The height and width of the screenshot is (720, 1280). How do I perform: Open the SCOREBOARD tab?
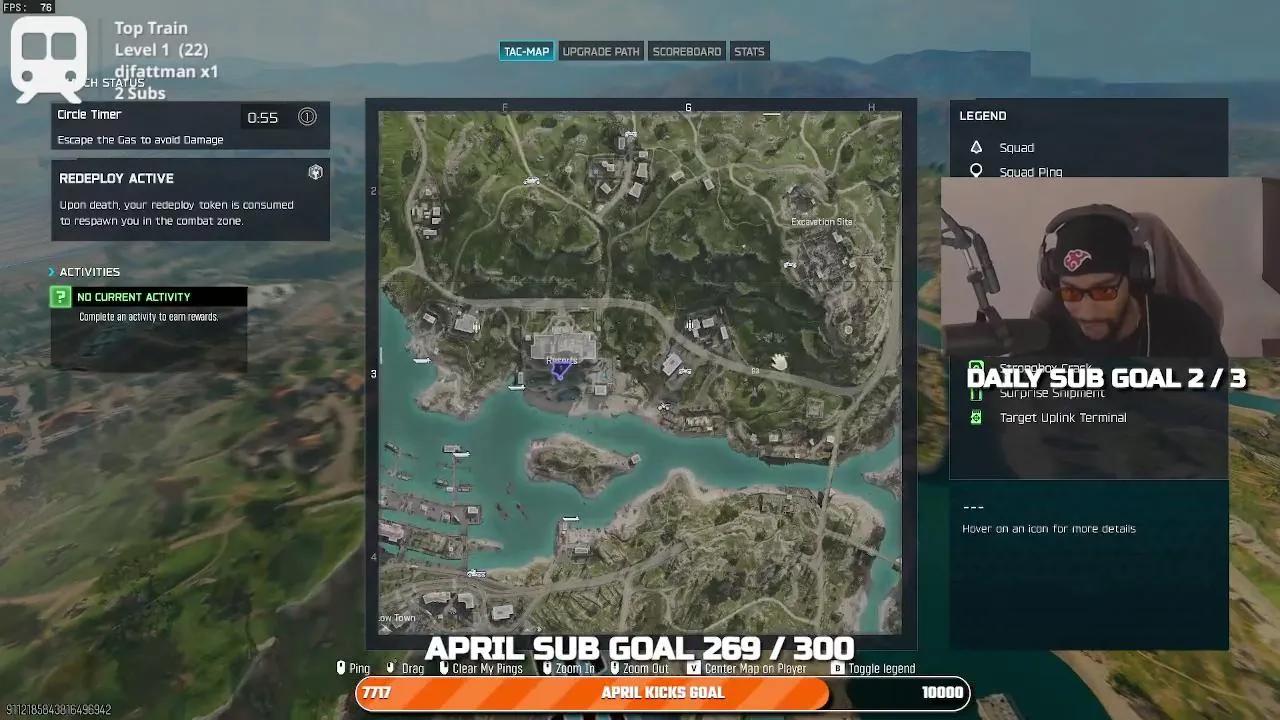pos(687,51)
